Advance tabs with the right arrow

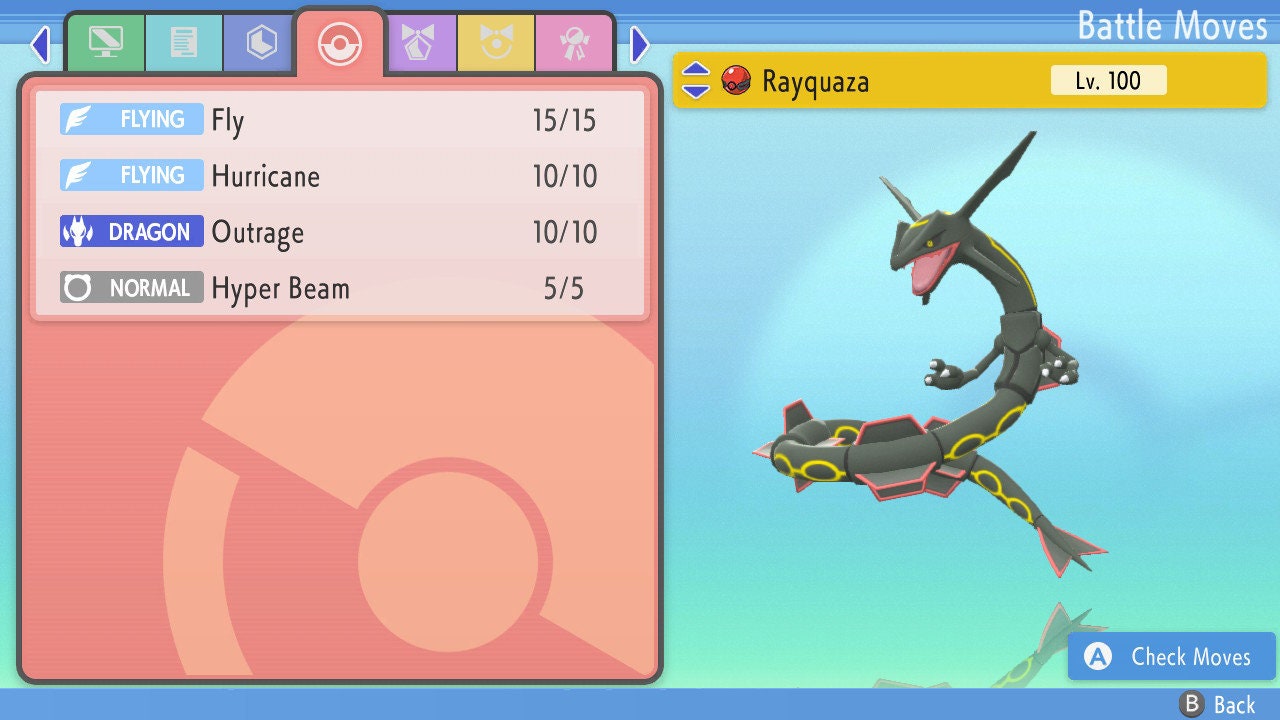coord(640,44)
